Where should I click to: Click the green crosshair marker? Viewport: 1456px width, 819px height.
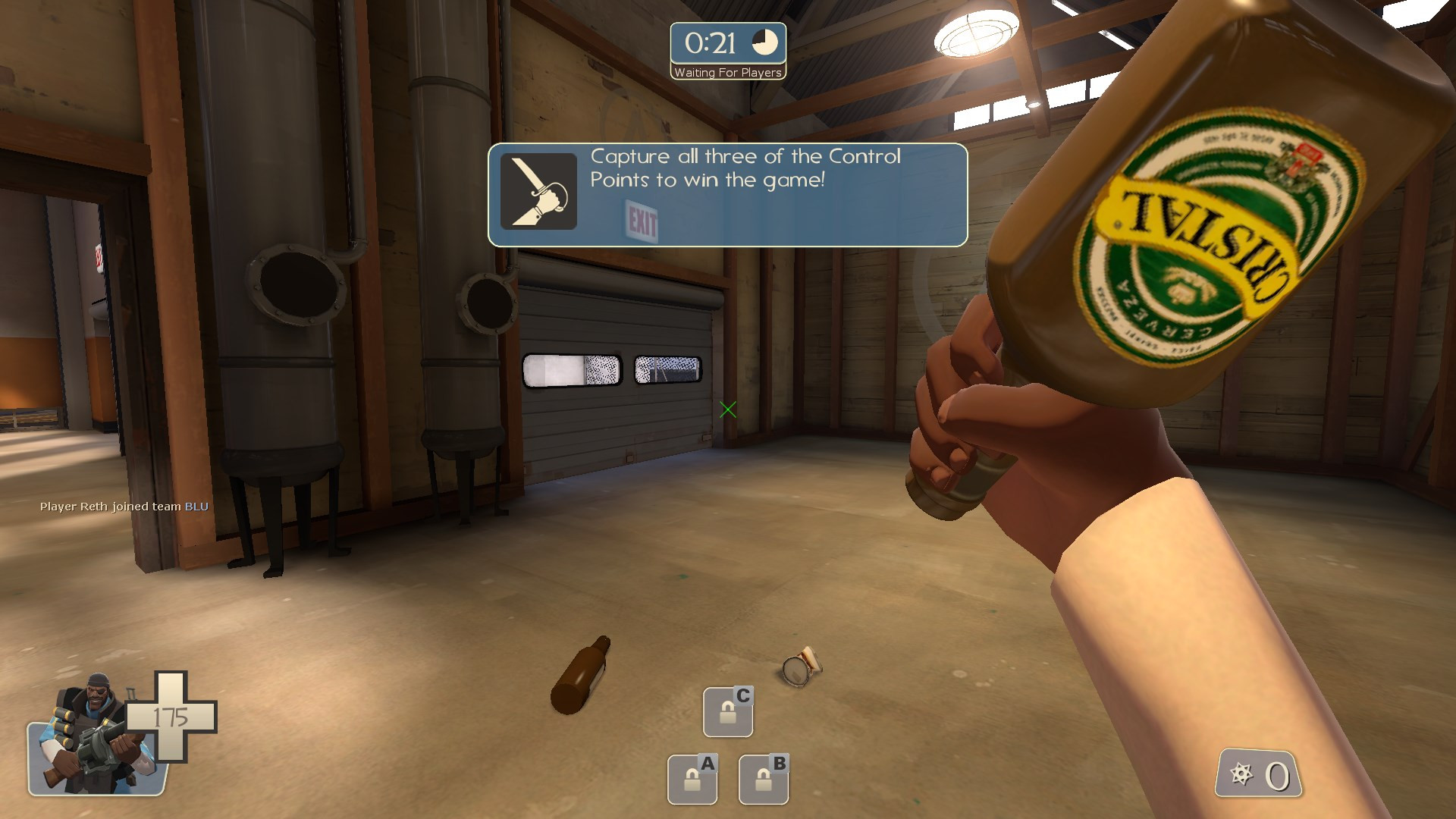730,410
